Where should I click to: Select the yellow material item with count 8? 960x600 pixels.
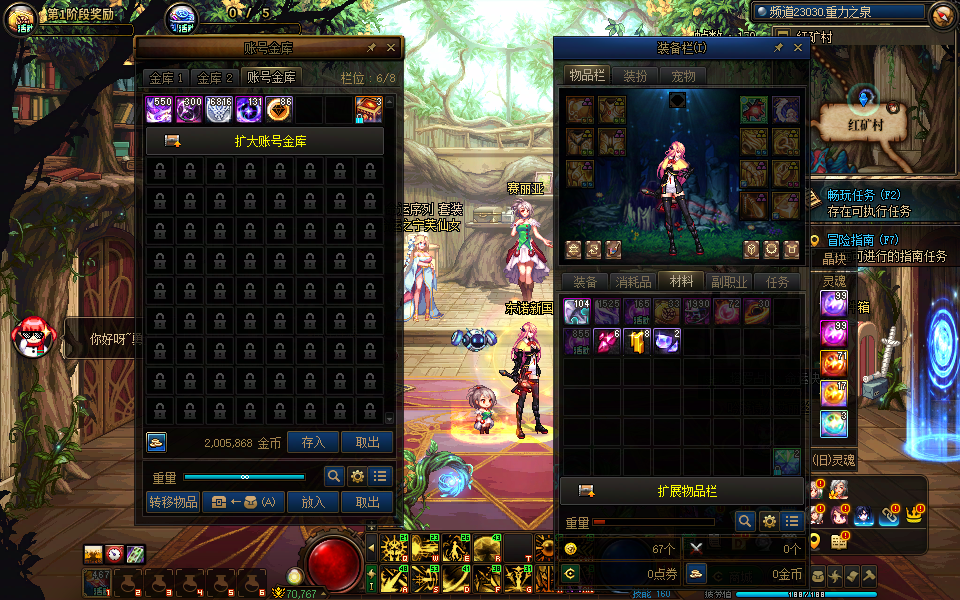click(638, 342)
